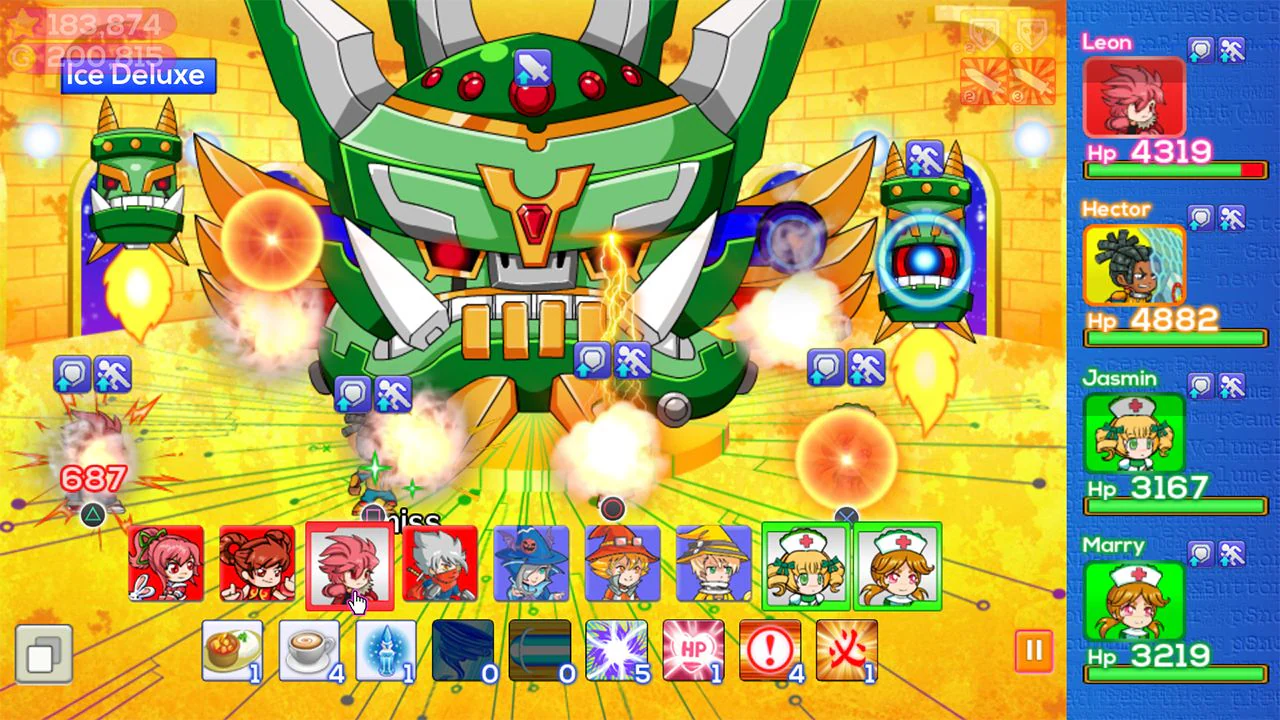Viewport: 1280px width, 720px height.
Task: Select the empty tornado item slot
Action: pos(463,649)
